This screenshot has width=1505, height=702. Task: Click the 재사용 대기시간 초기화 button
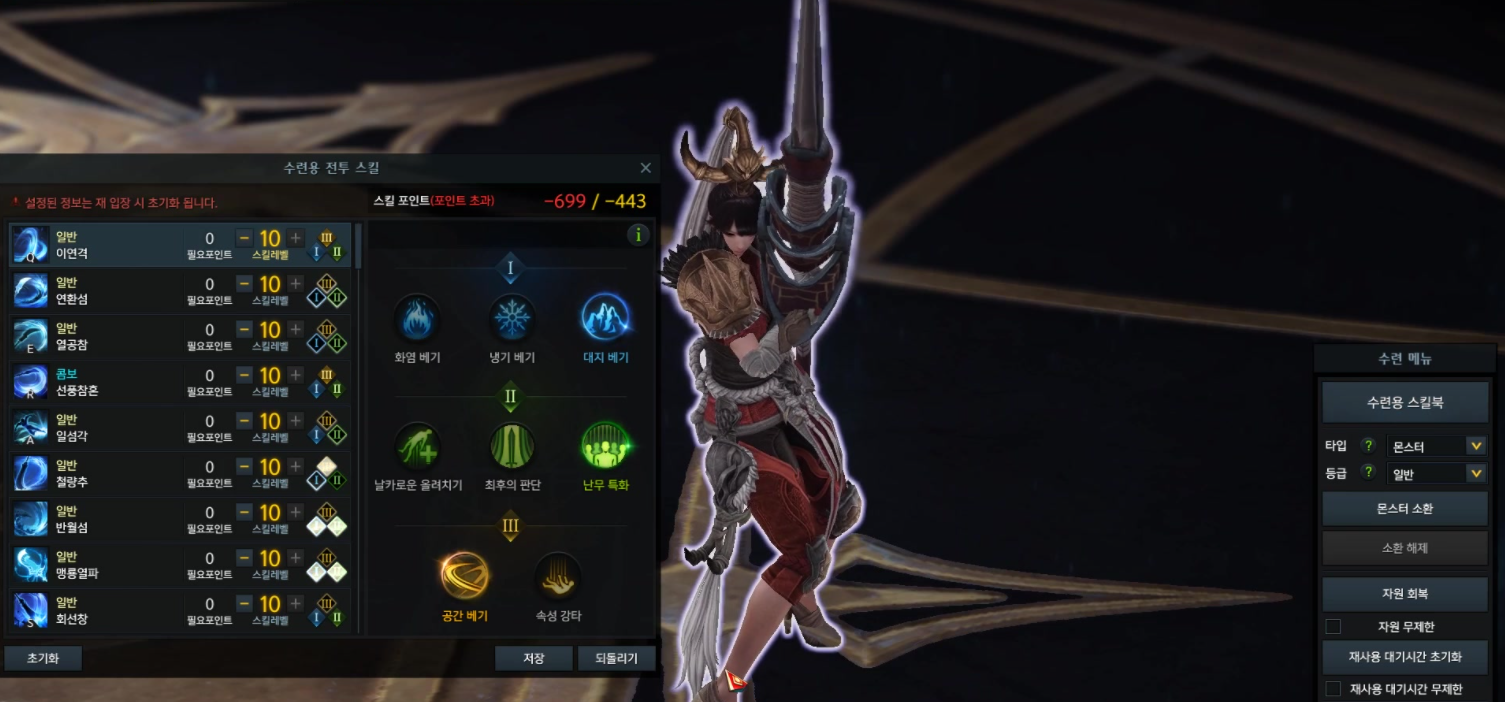coord(1405,657)
